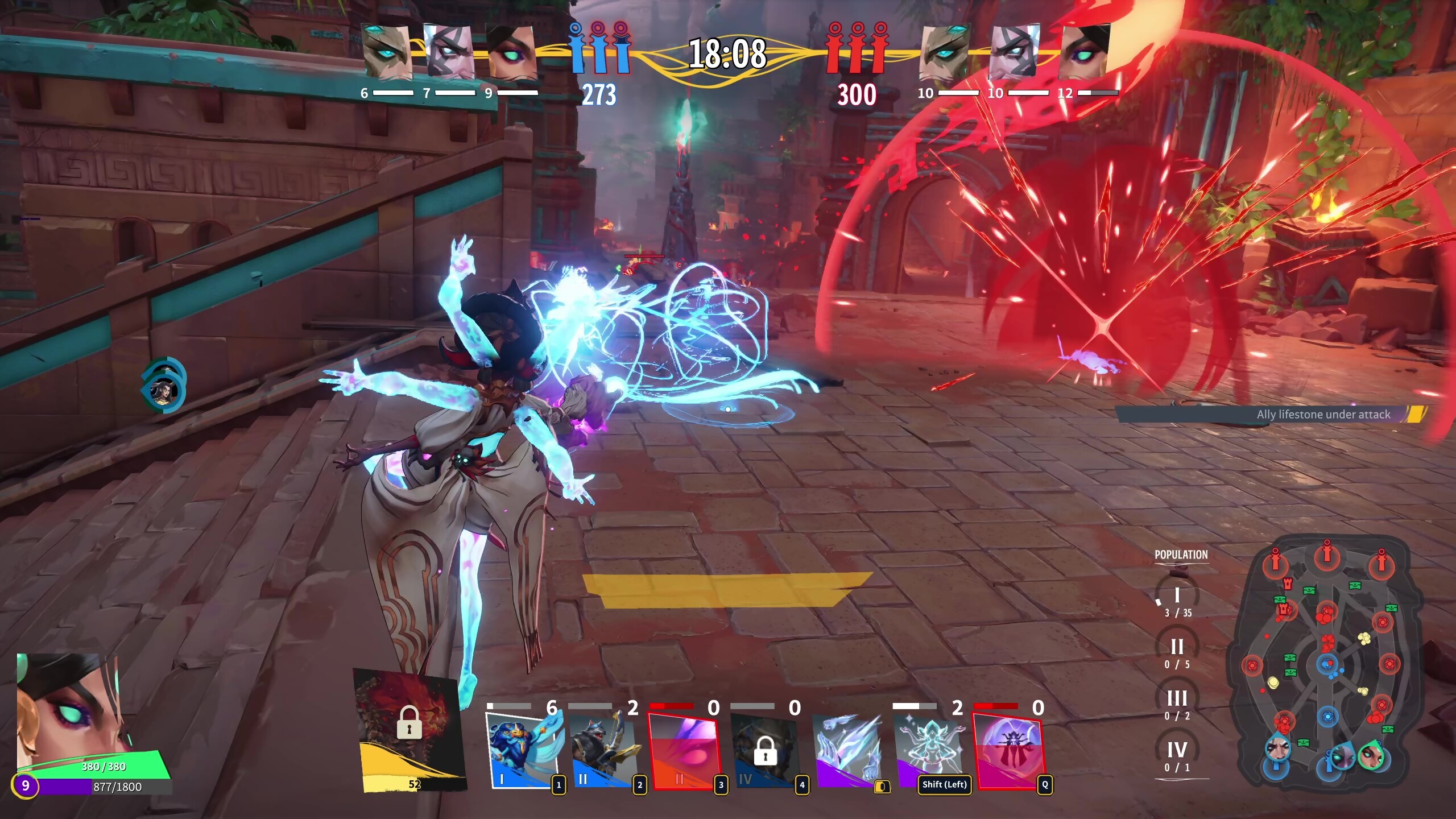Screen dimensions: 1456x819
Task: Activate the ice claws slash ability
Action: pyautogui.click(x=846, y=750)
